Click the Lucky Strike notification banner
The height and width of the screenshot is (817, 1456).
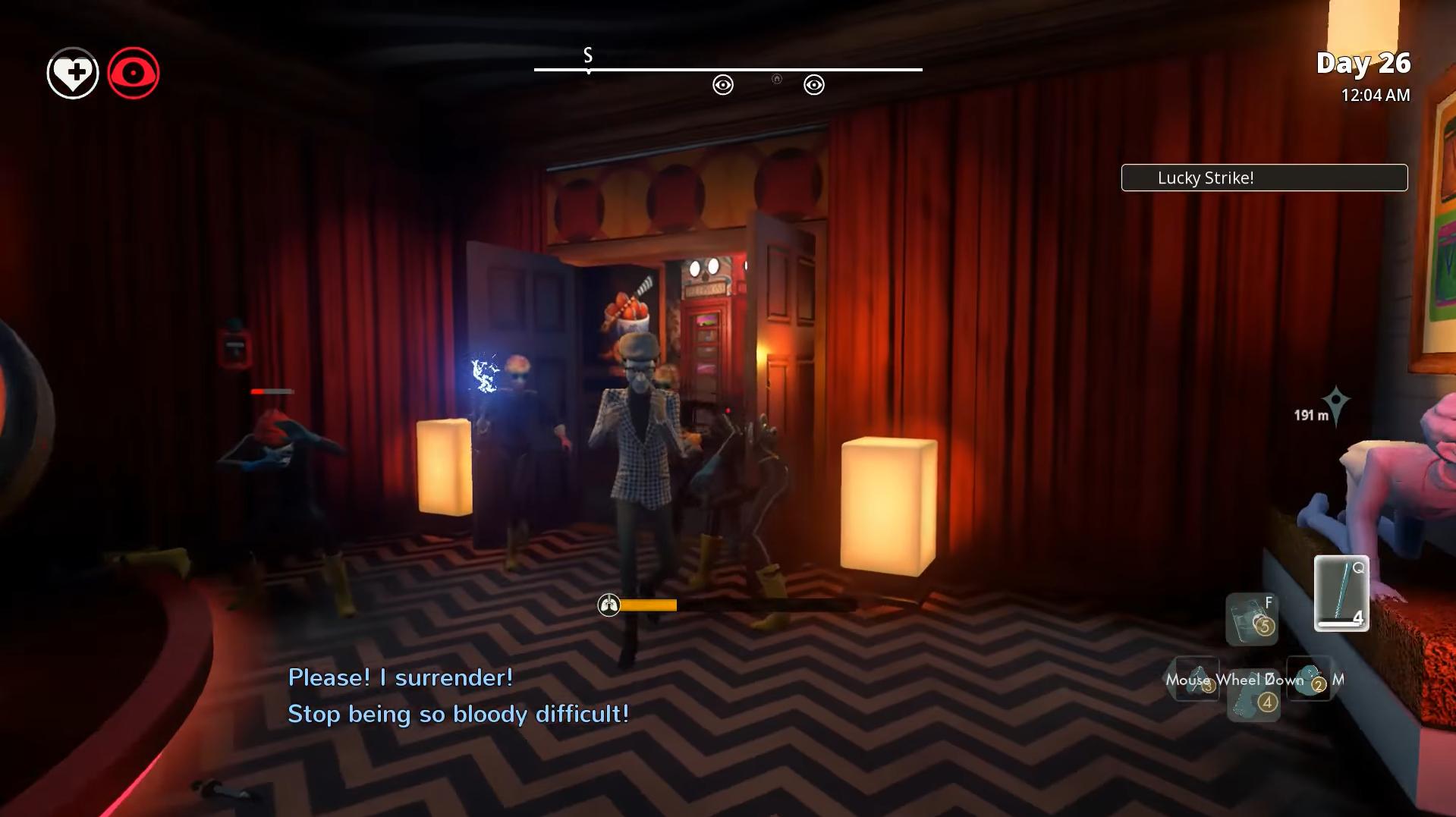click(1264, 178)
